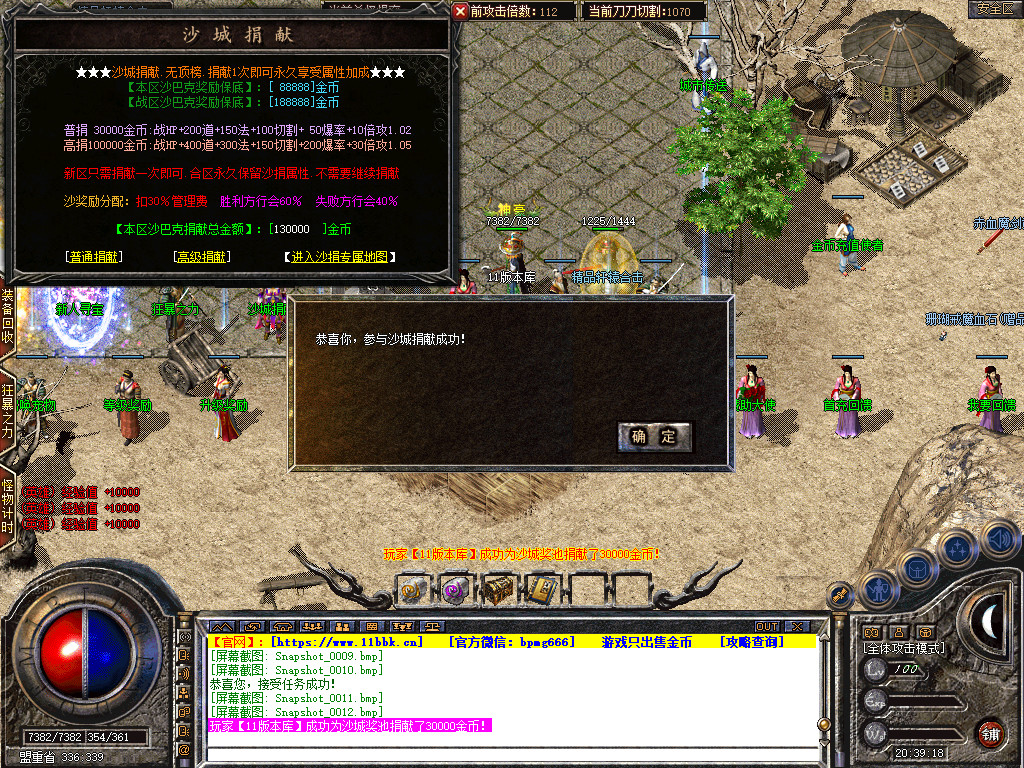The image size is (1024, 768).
Task: Close the 沙城捐献 donation panel
Action: click(x=460, y=11)
